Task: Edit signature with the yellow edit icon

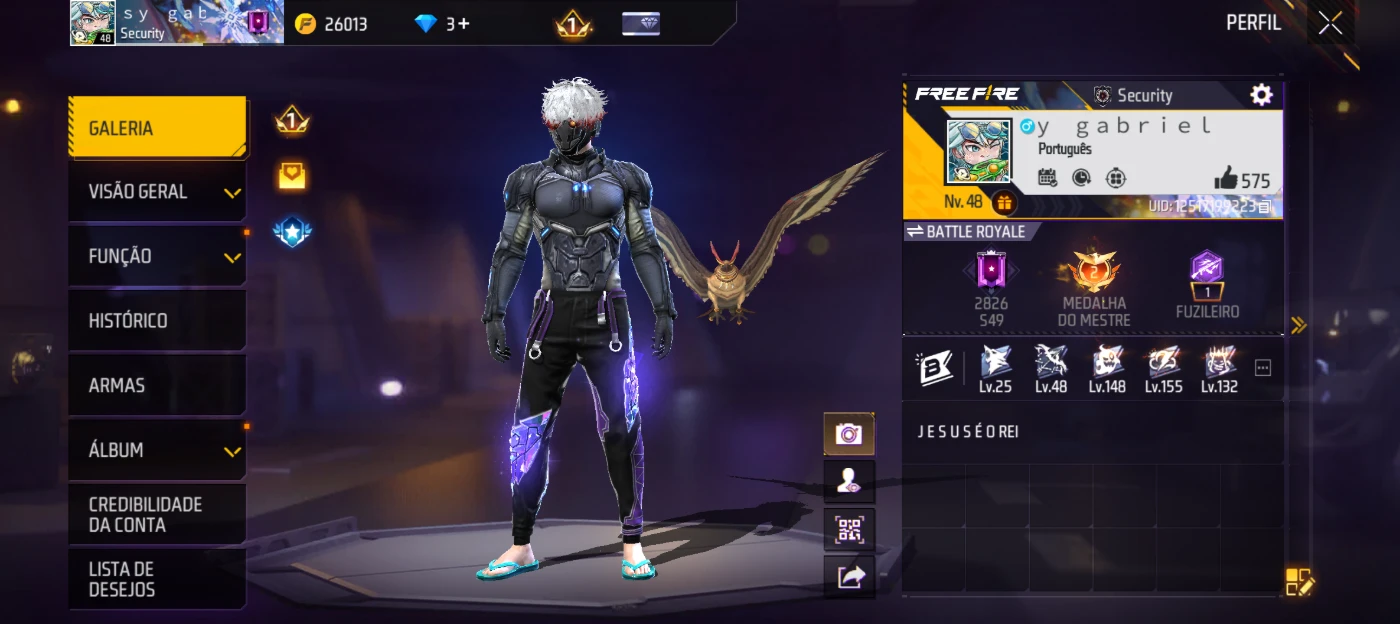Action: [x=1298, y=582]
